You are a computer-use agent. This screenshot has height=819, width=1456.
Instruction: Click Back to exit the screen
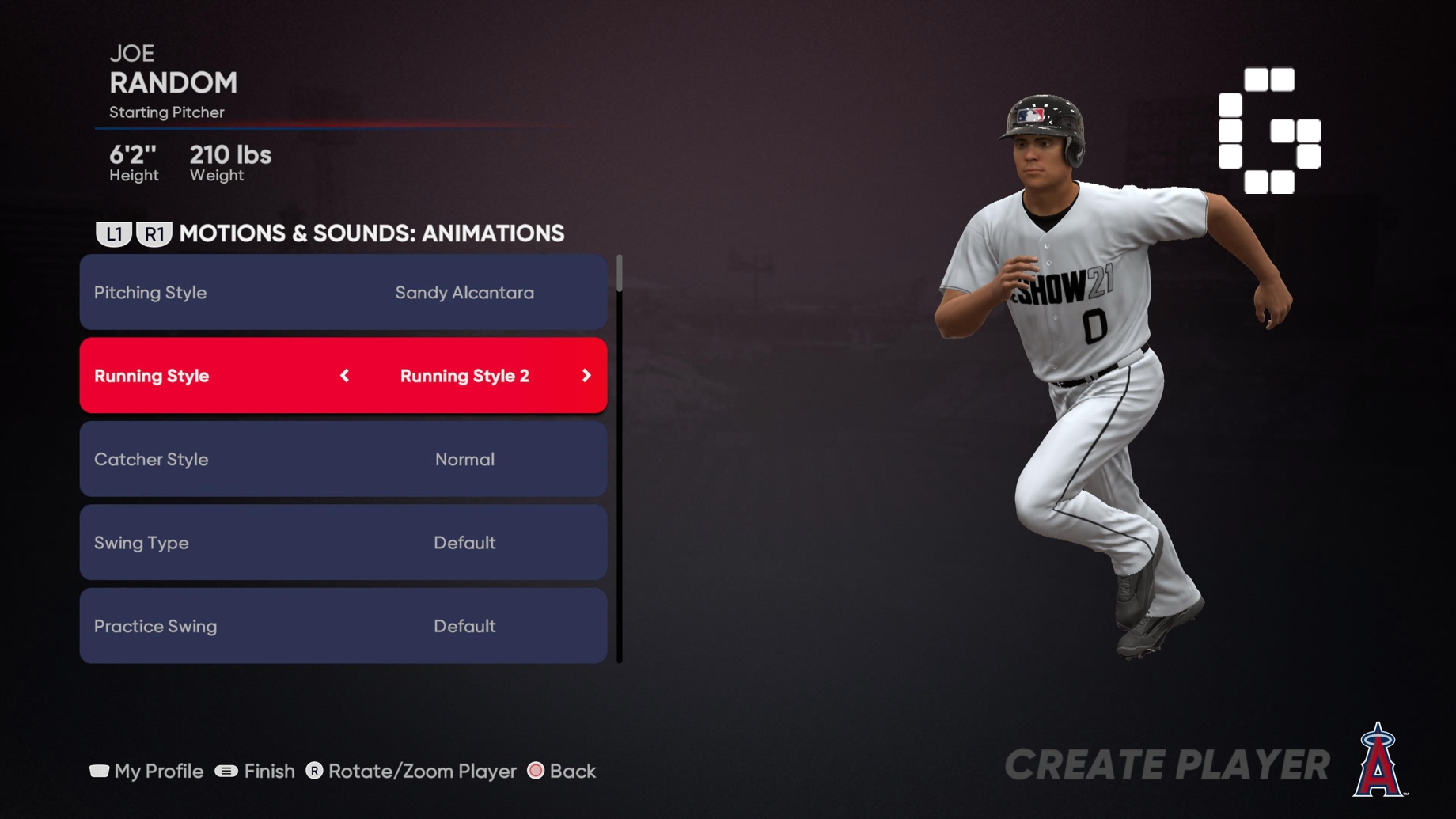pos(572,771)
